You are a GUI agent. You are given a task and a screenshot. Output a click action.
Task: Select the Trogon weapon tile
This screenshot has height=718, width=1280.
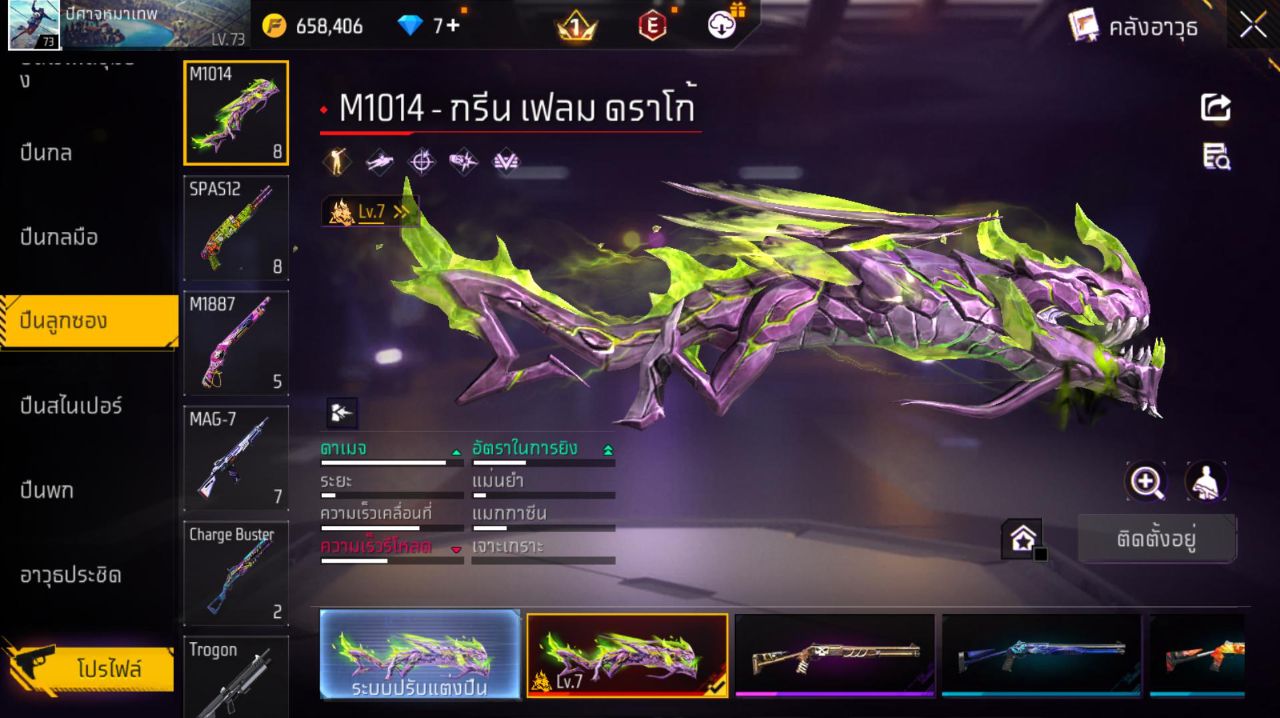point(236,677)
